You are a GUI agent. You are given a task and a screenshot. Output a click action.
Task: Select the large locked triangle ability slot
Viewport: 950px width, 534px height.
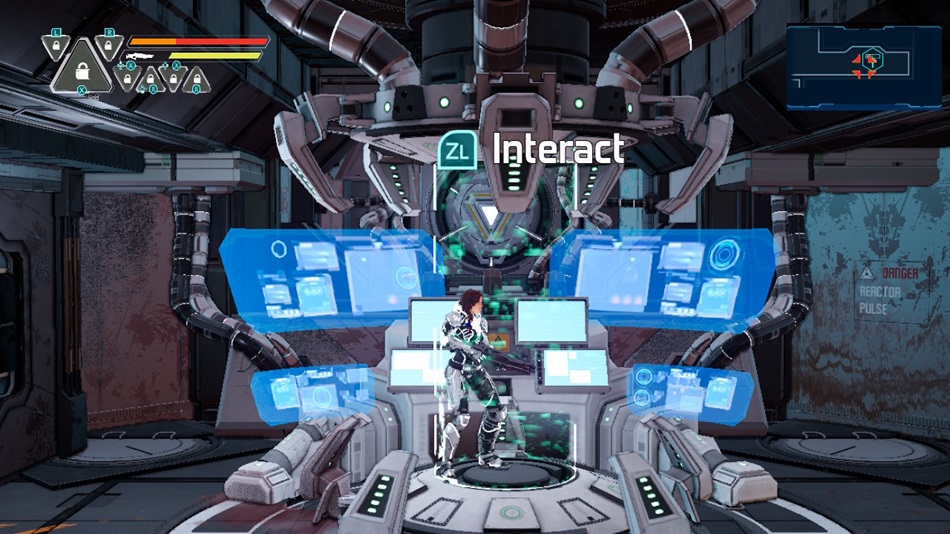(x=80, y=72)
